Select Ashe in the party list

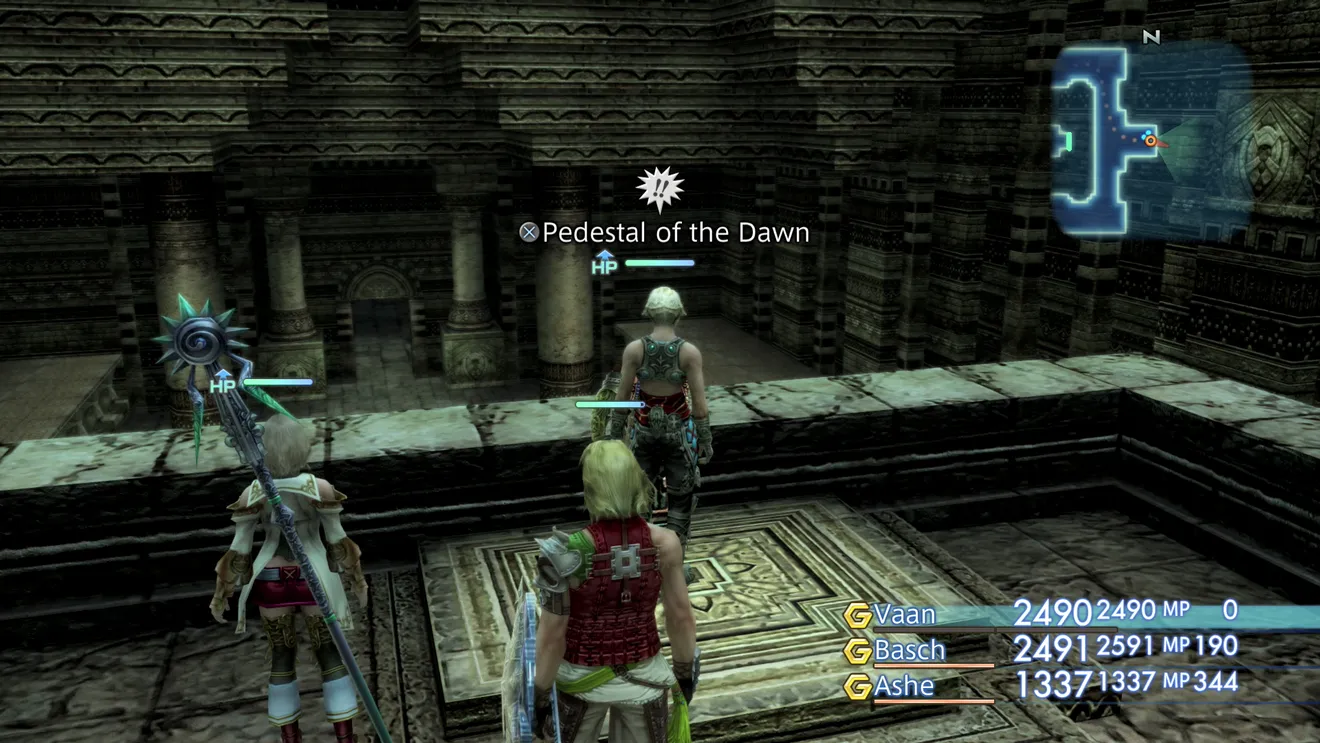pos(904,686)
